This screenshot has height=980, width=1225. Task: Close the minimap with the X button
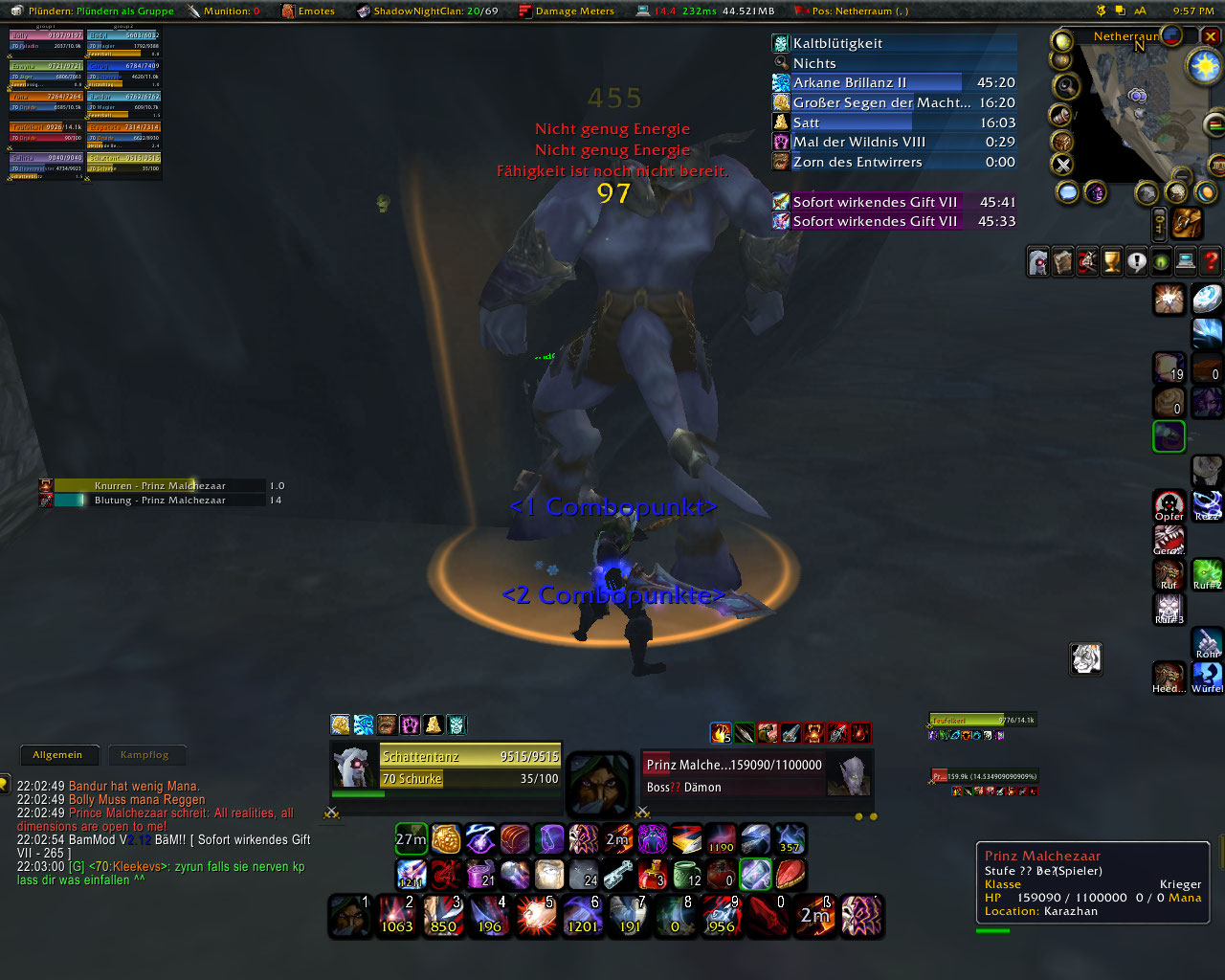[1211, 37]
